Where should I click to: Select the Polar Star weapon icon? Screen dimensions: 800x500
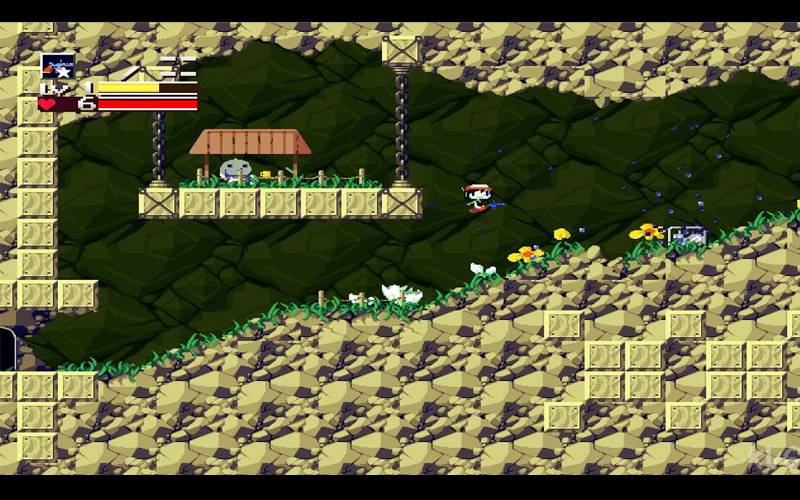tap(57, 66)
